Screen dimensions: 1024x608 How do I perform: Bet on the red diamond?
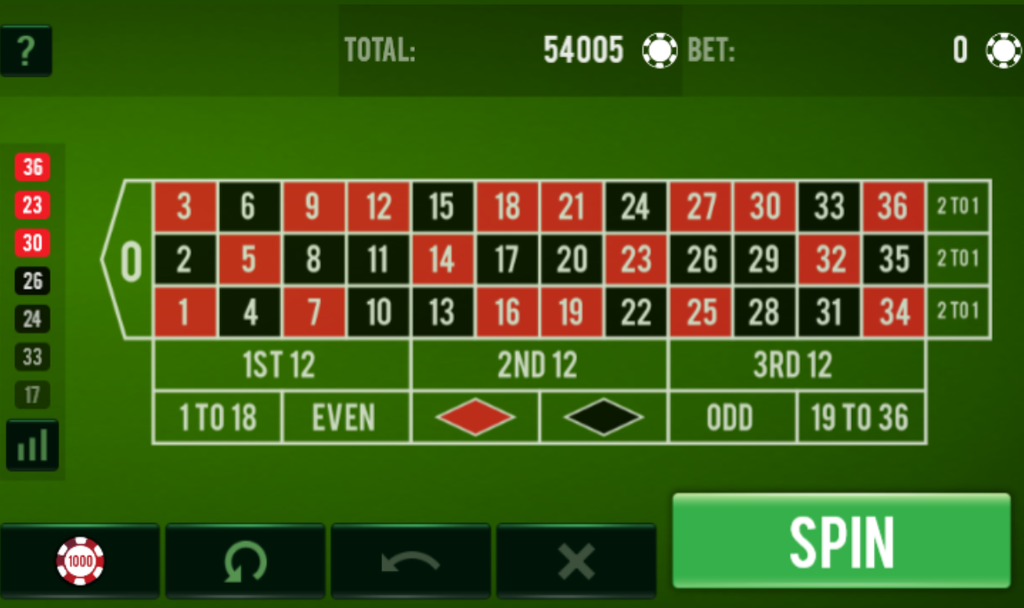(x=475, y=417)
